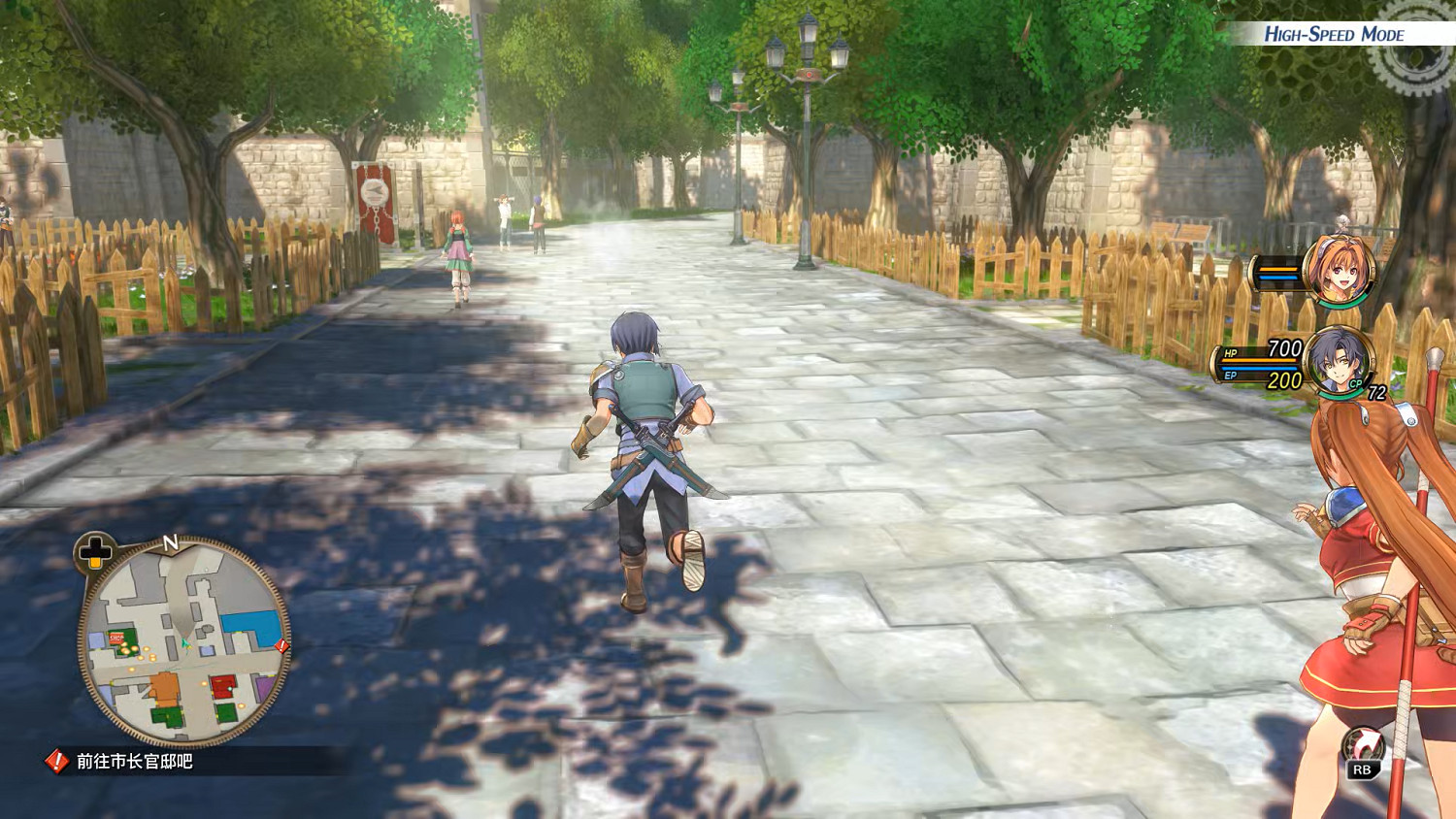Click the red building on the minimap
Screen dimensions: 1456x819
pyautogui.click(x=222, y=685)
